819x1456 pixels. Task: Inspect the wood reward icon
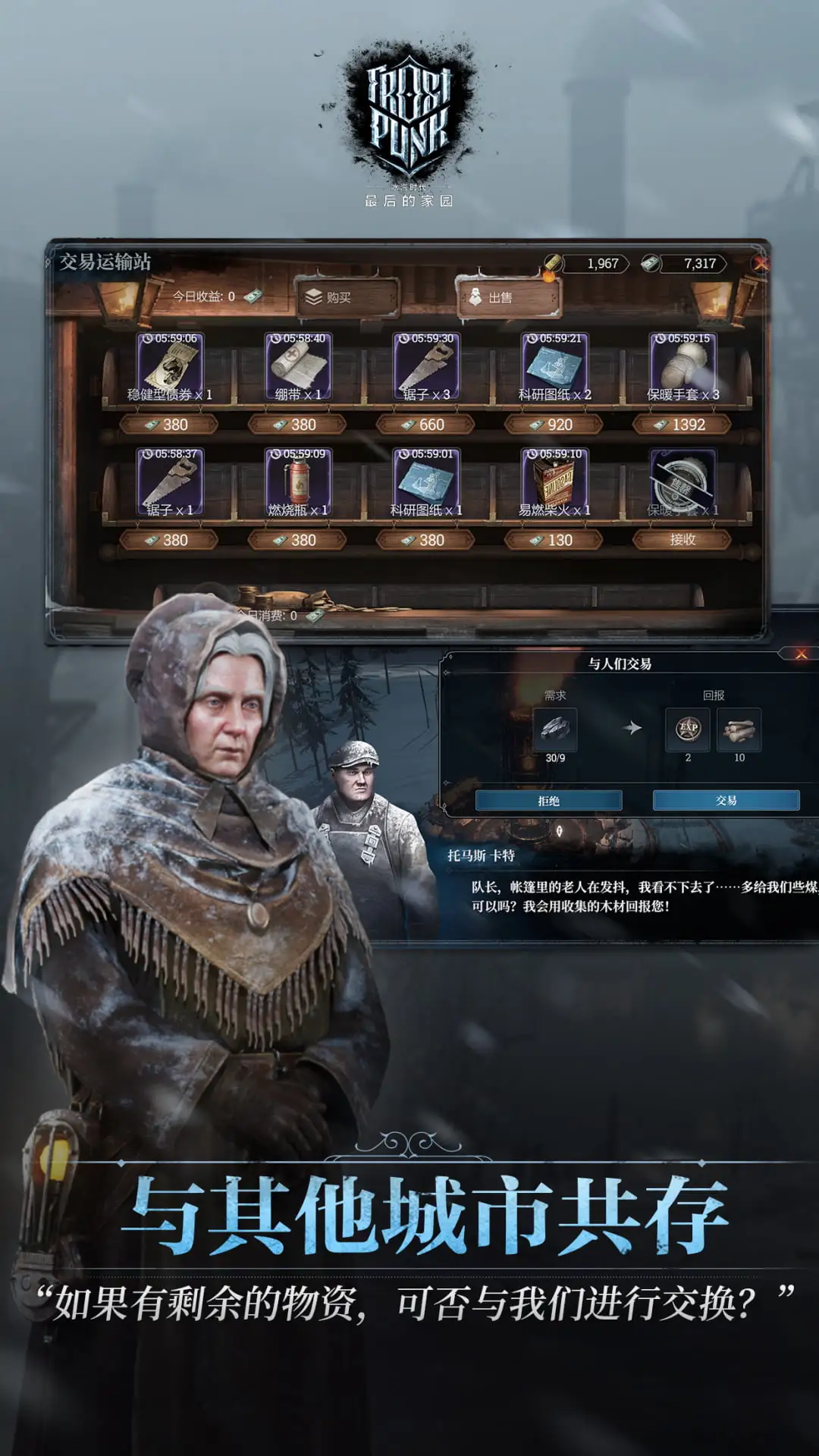739,730
